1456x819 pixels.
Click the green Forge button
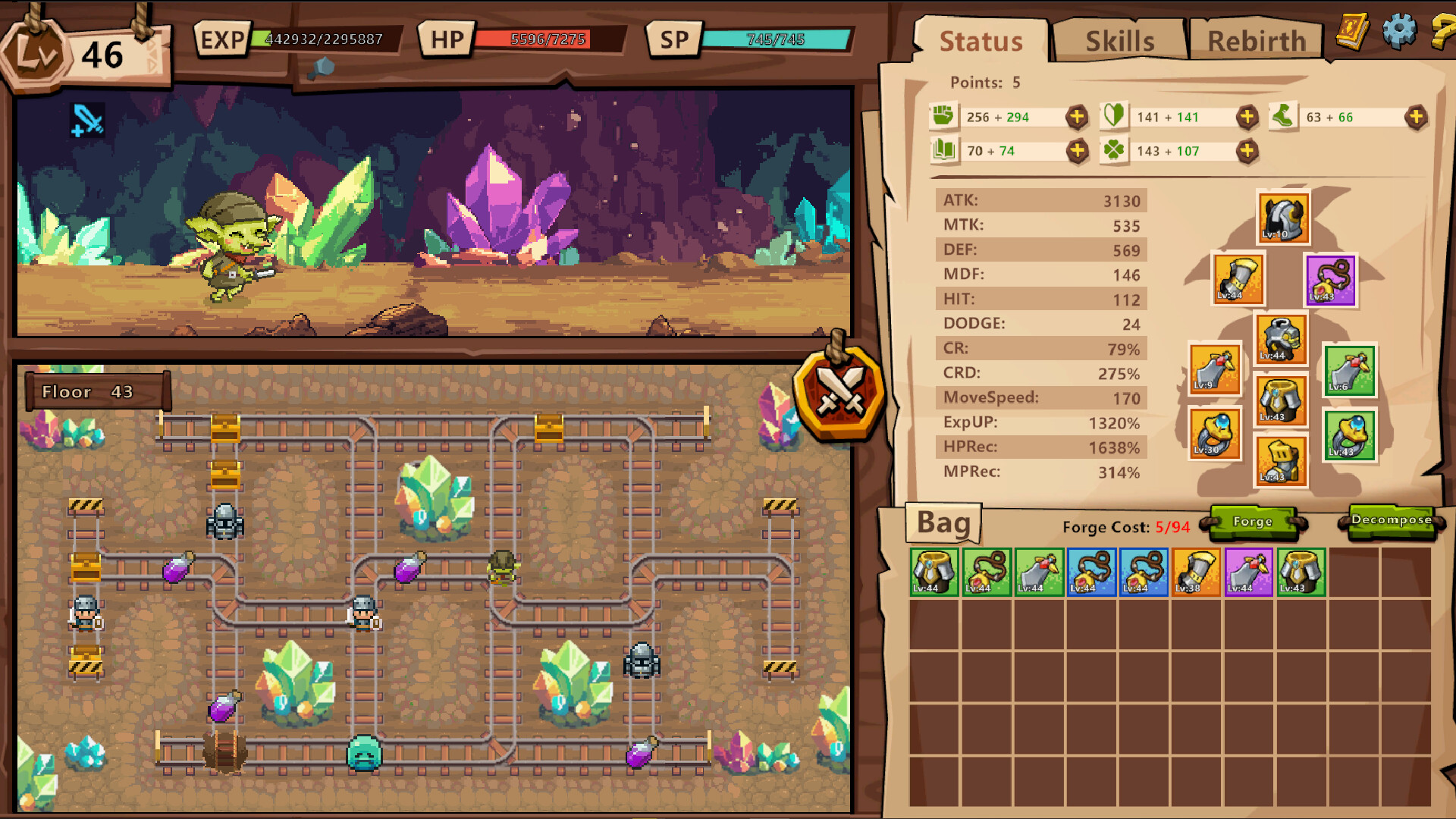(1253, 522)
